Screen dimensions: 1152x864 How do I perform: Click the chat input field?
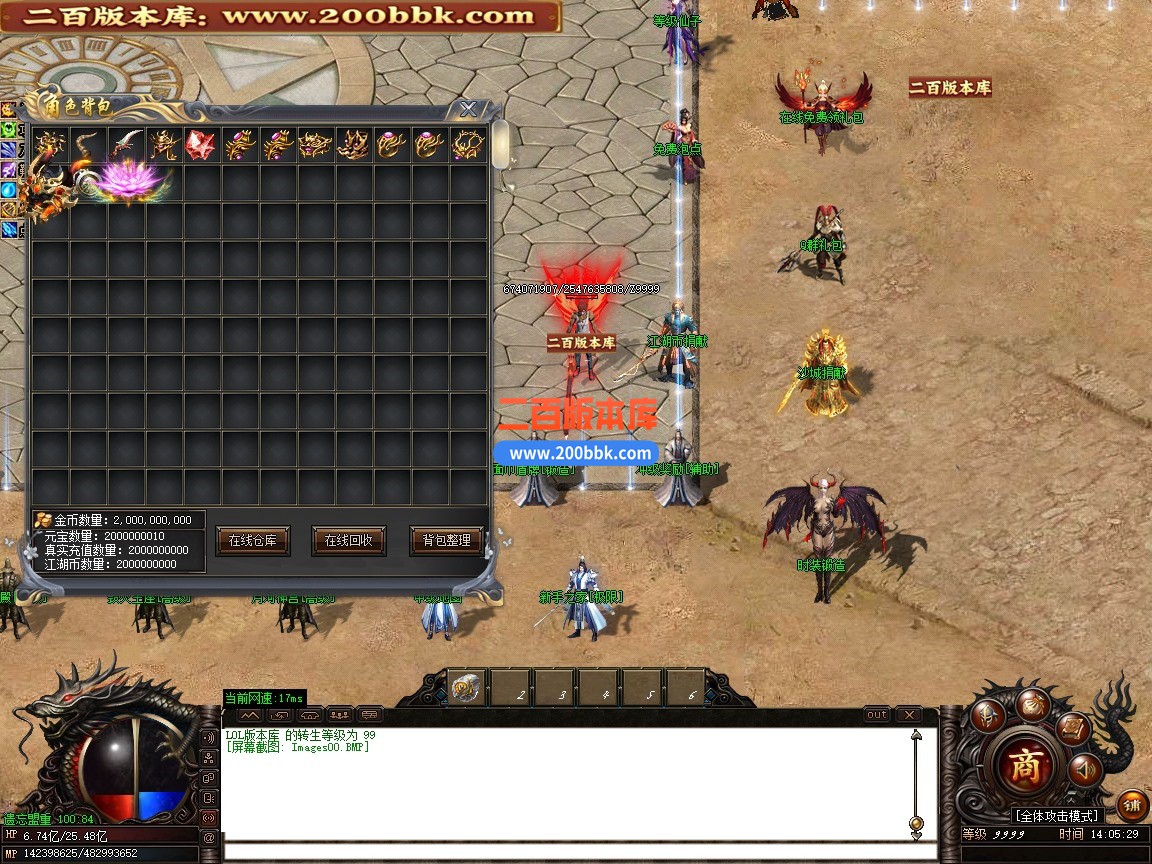click(x=580, y=852)
